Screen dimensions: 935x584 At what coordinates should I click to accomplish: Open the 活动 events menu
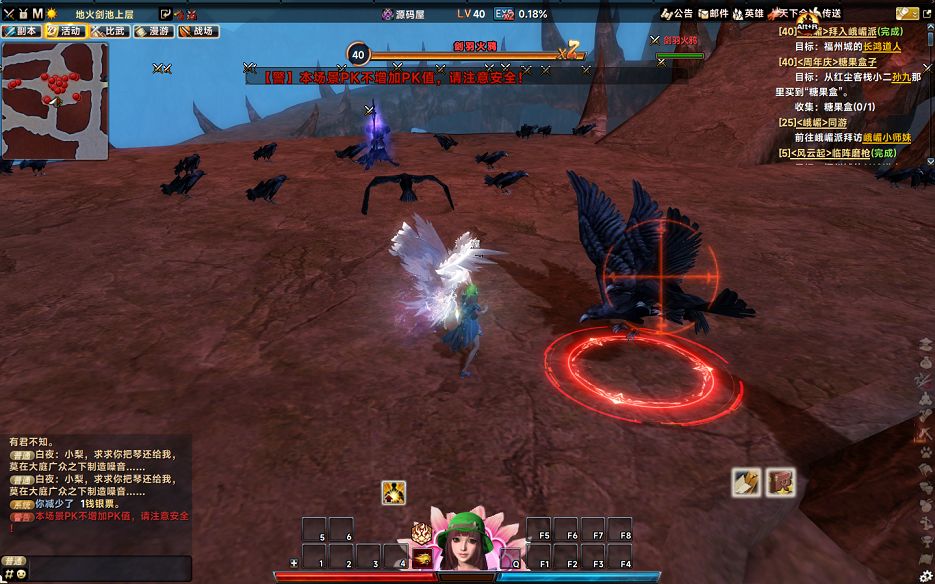[x=65, y=31]
